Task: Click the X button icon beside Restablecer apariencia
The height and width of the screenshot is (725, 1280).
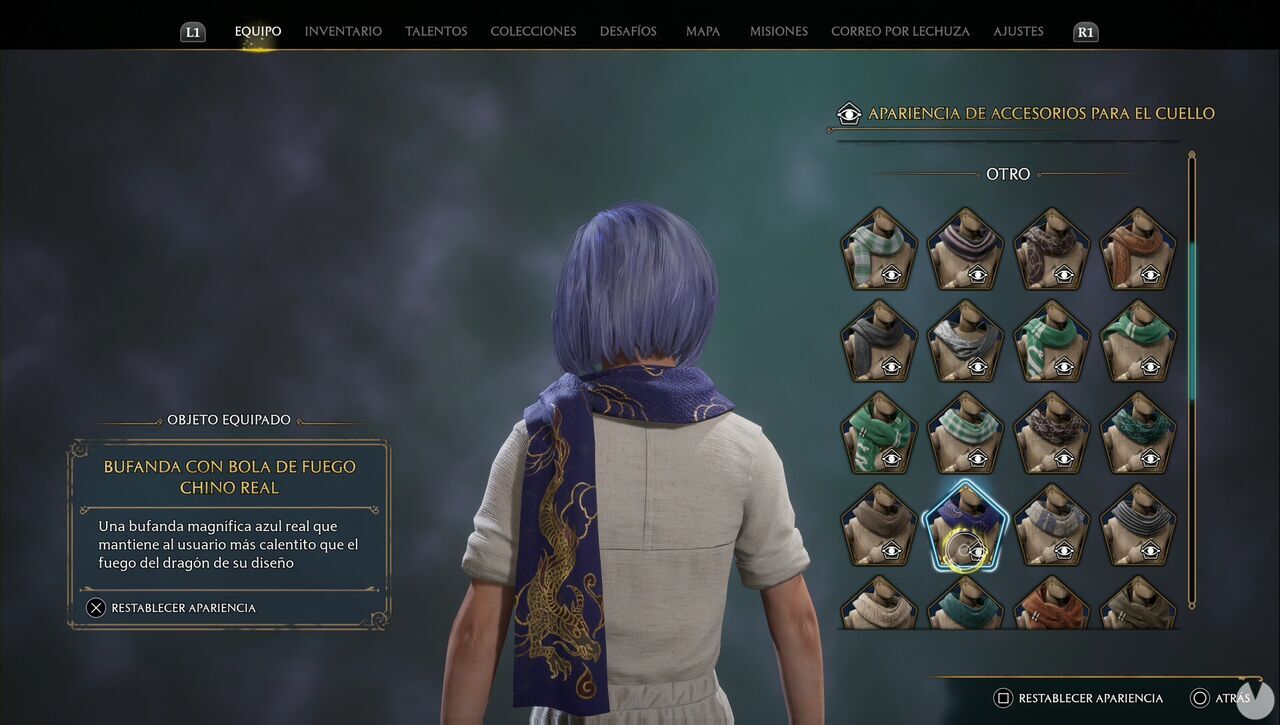Action: tap(96, 607)
